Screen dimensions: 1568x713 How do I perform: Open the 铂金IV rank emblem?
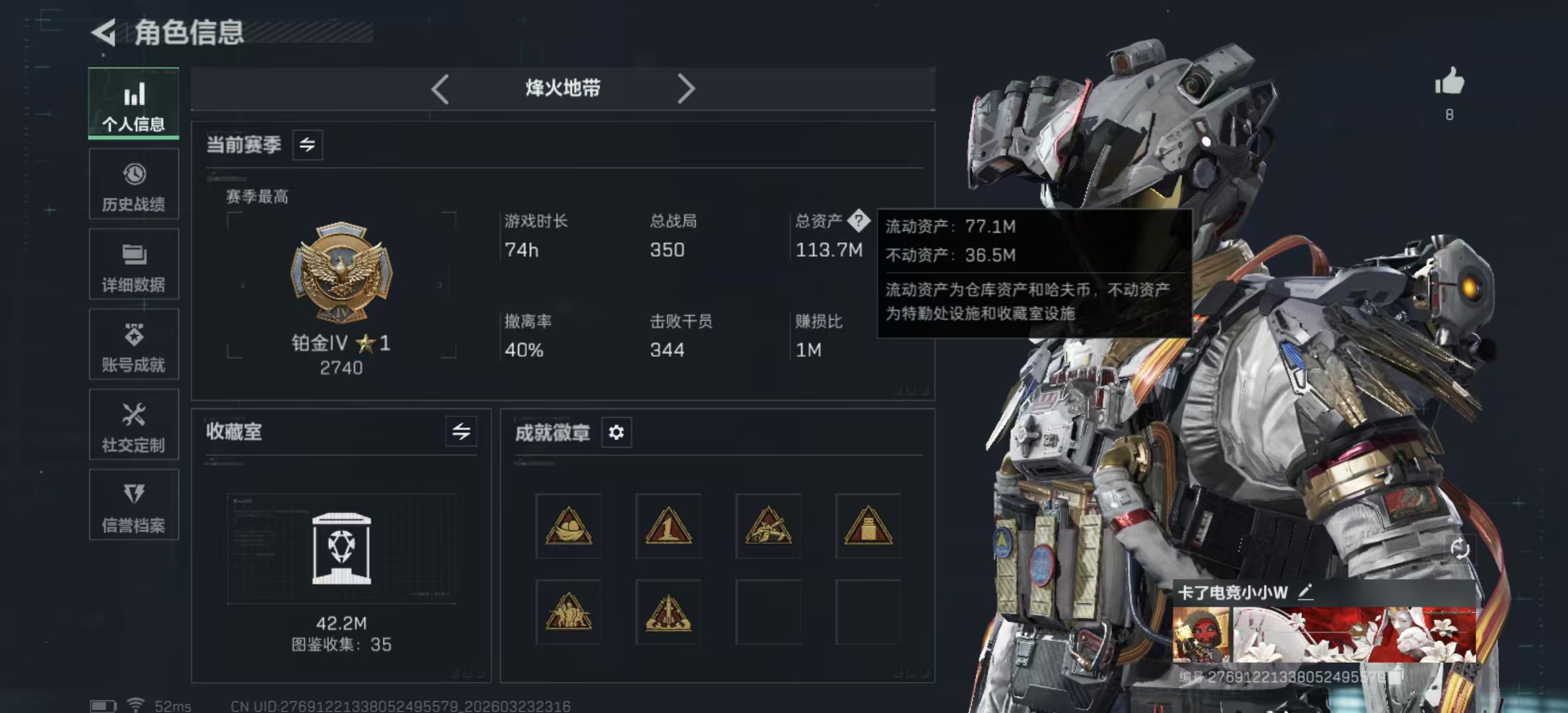pos(341,272)
